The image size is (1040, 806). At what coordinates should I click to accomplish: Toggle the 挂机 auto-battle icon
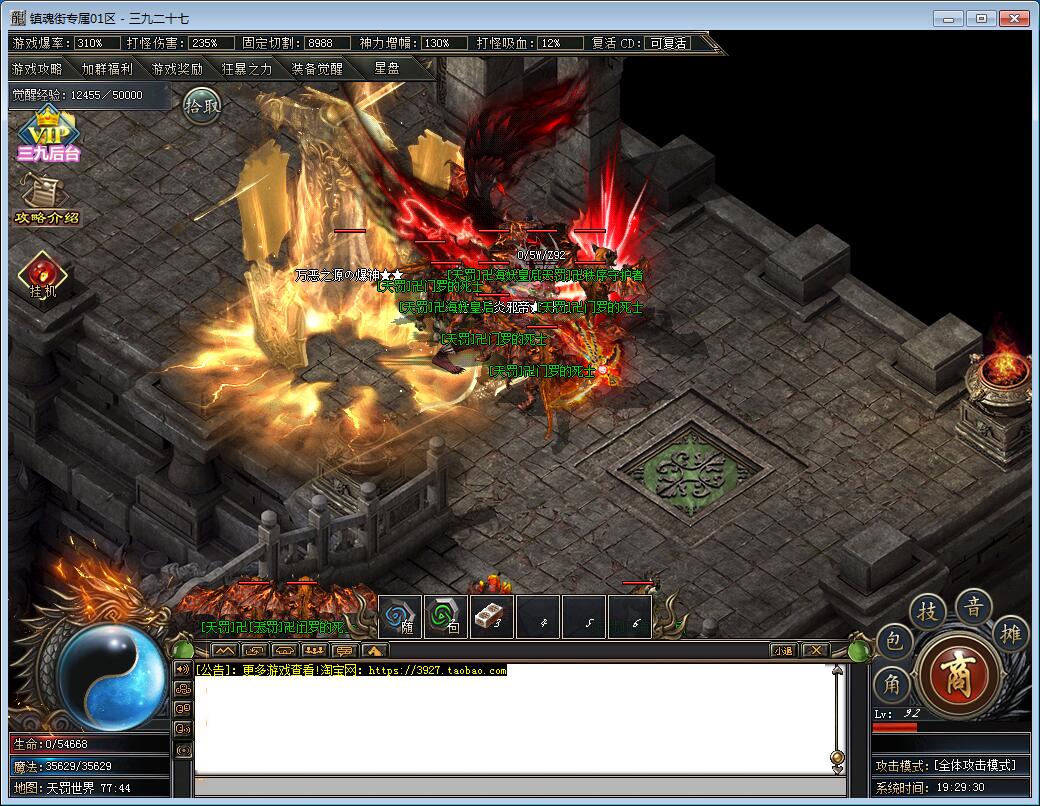(43, 276)
